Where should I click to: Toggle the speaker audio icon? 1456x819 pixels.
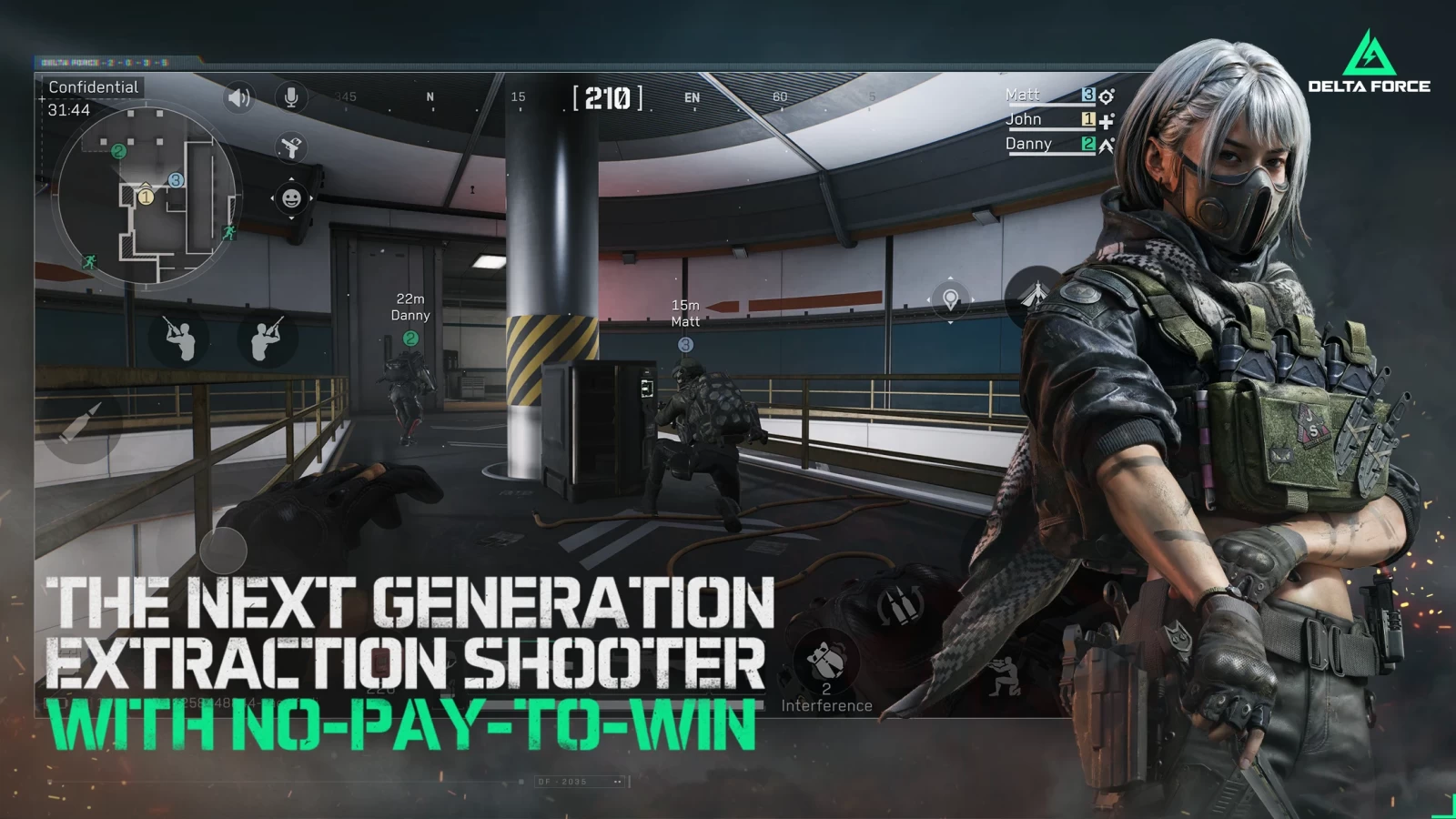click(238, 97)
